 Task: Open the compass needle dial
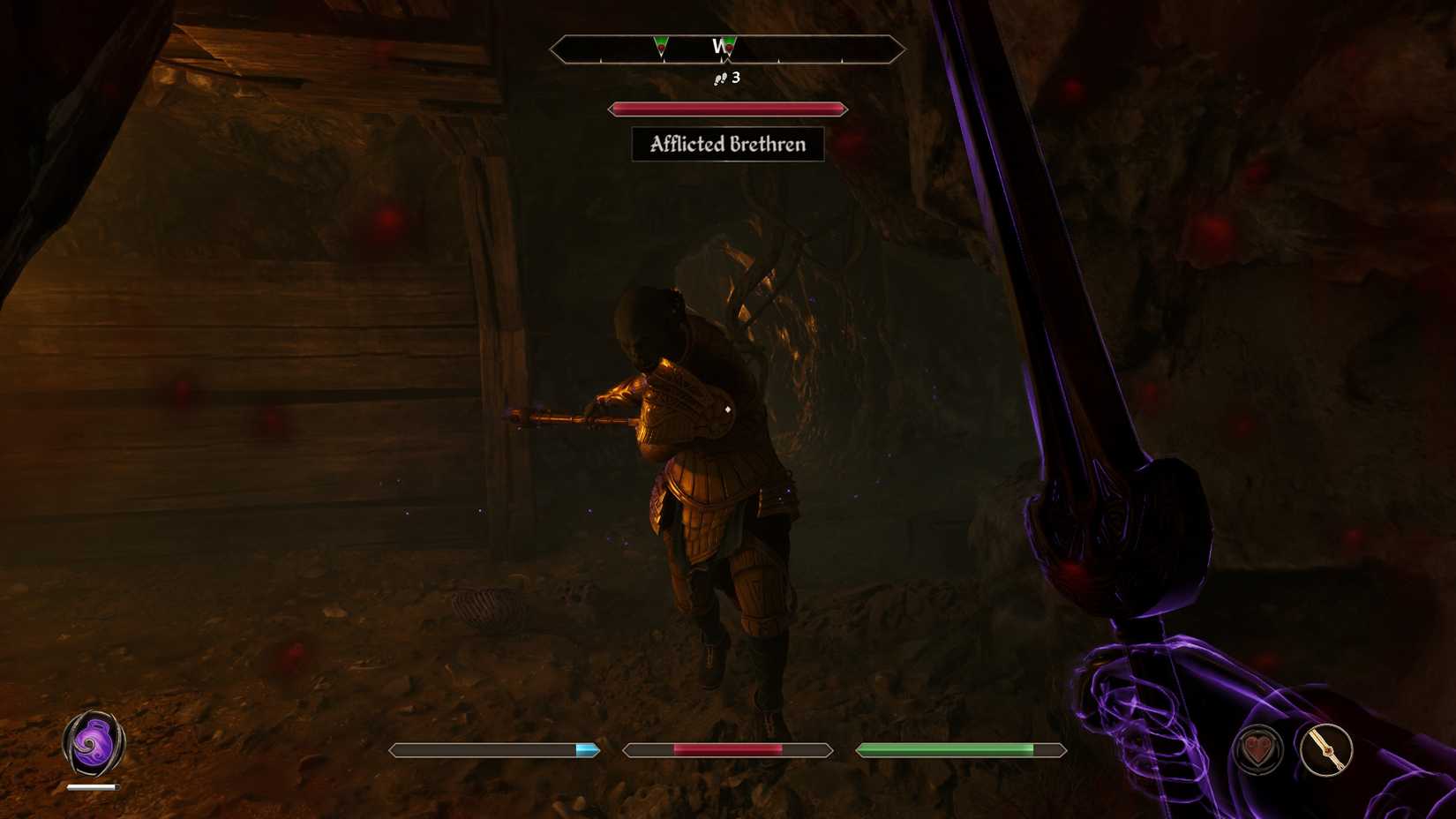(1329, 748)
